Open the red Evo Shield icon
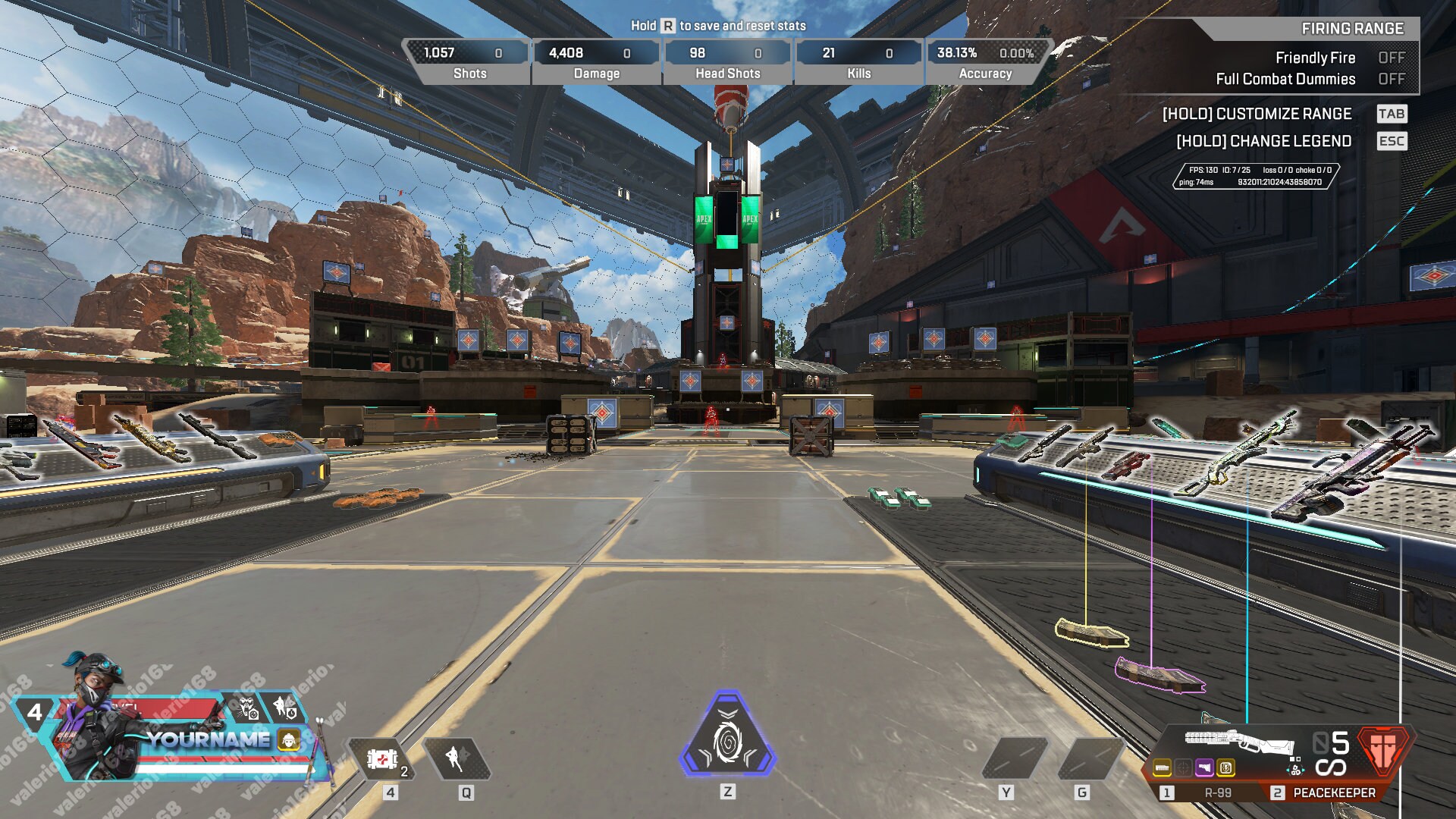This screenshot has width=1456, height=819. point(1385,751)
